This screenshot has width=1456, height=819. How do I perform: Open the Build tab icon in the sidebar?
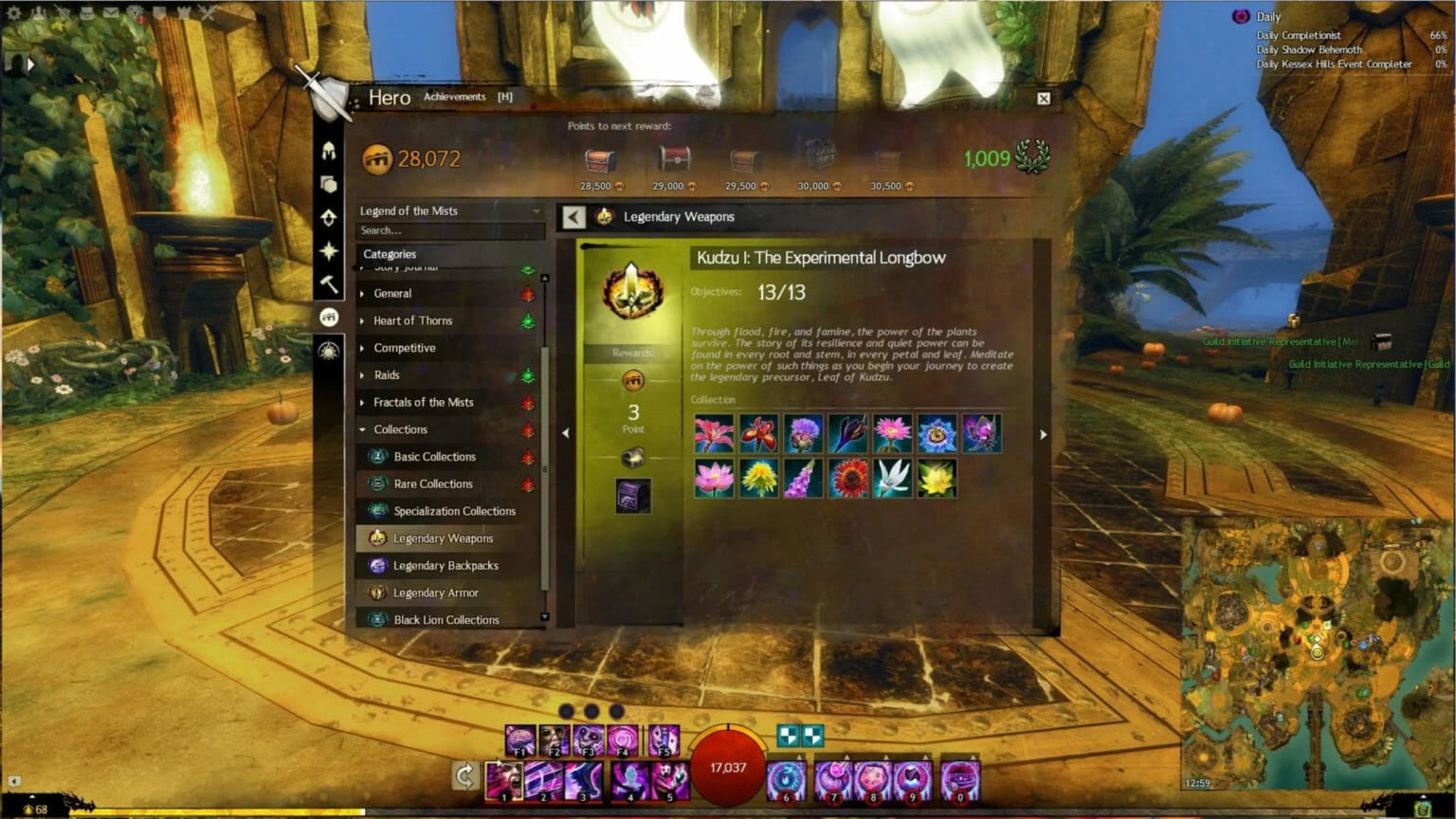click(x=329, y=183)
